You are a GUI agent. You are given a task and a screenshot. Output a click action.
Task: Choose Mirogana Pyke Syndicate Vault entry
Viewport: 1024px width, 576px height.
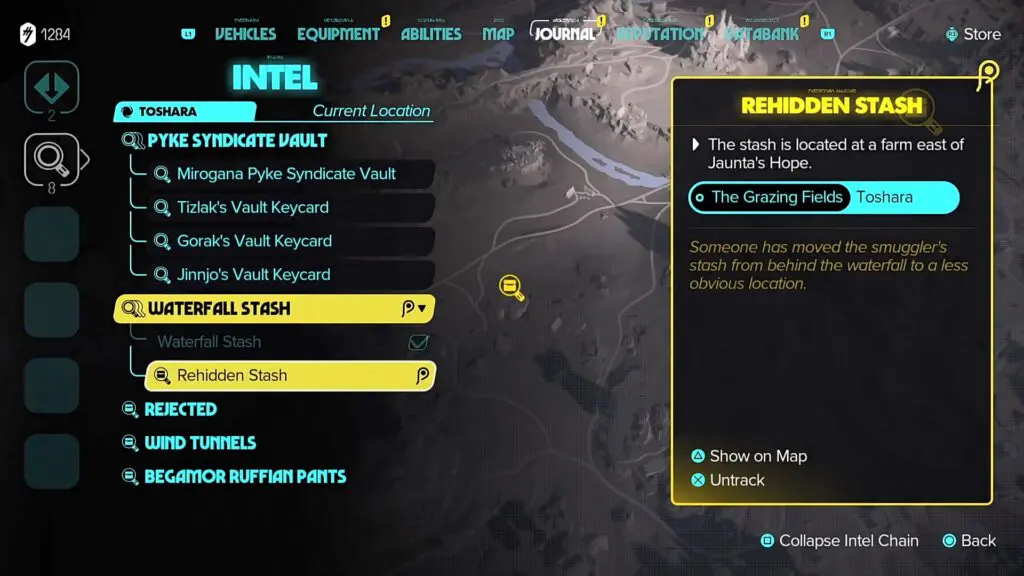point(286,174)
